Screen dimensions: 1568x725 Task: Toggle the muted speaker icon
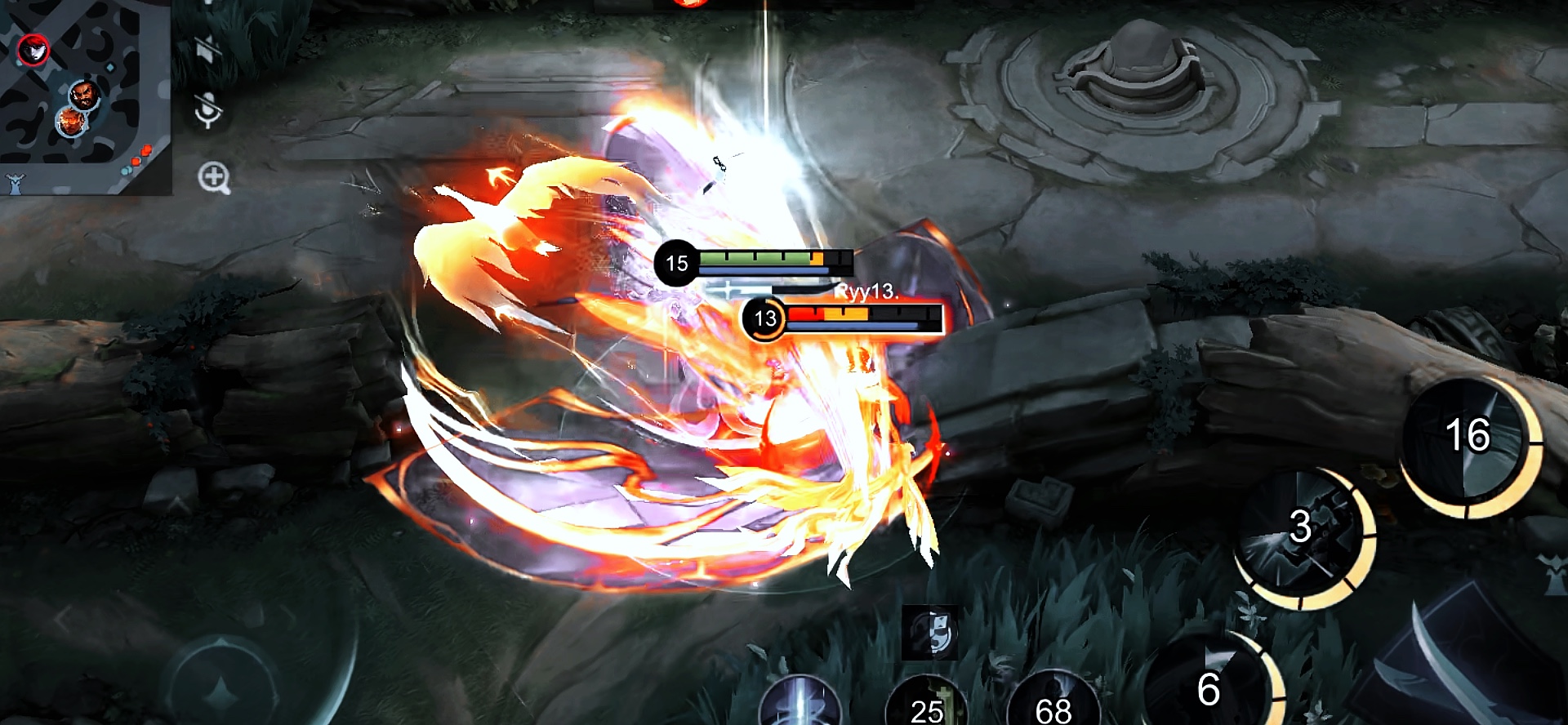tap(209, 47)
